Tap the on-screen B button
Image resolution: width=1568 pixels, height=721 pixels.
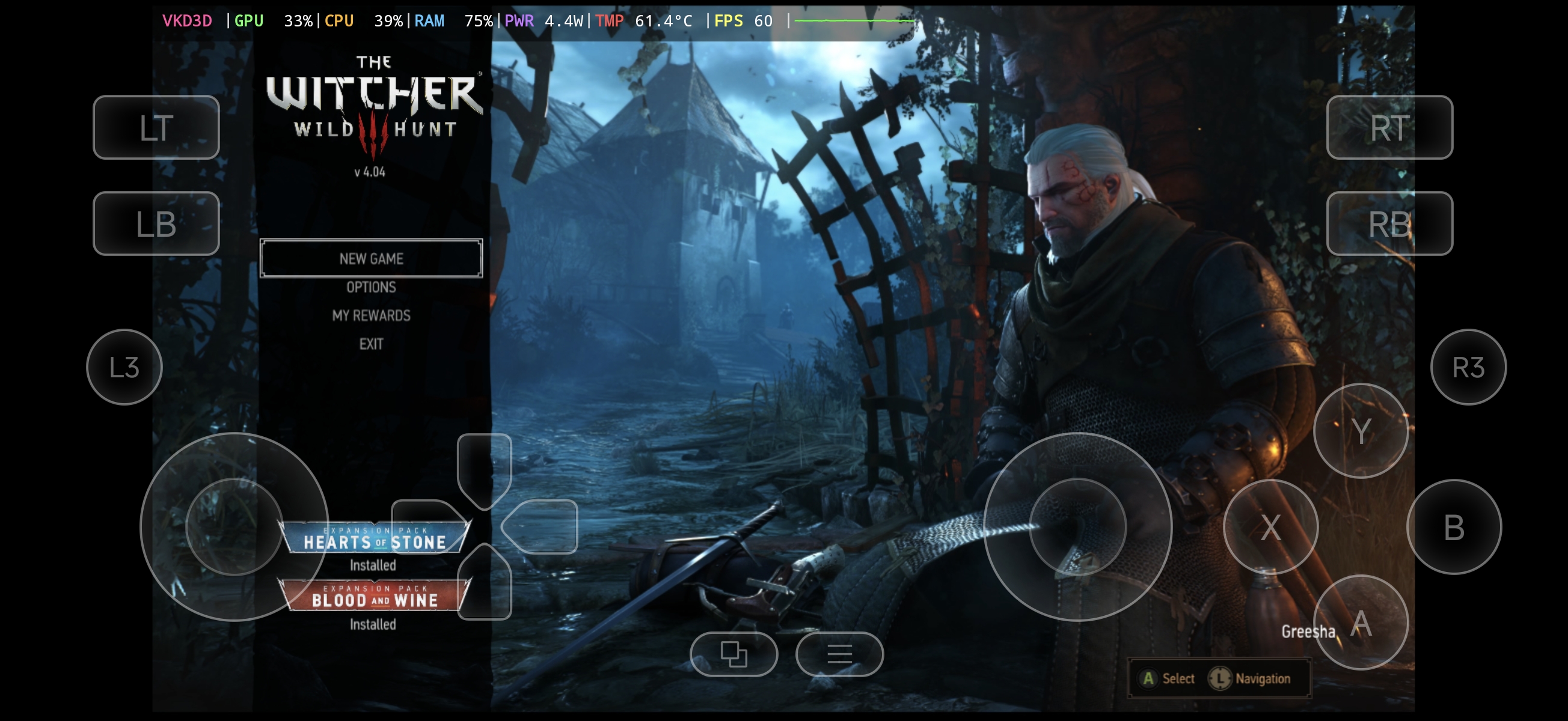click(x=1454, y=527)
